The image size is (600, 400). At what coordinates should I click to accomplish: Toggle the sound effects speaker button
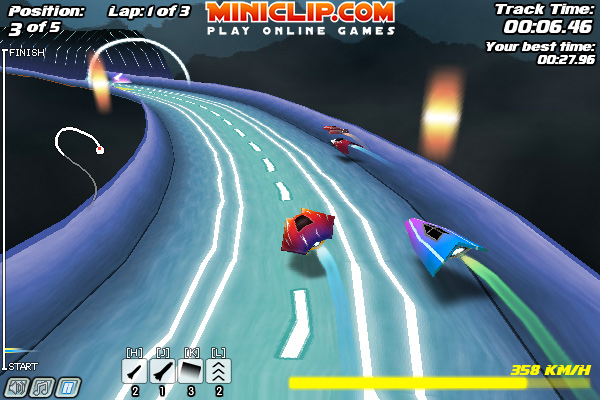(x=16, y=387)
